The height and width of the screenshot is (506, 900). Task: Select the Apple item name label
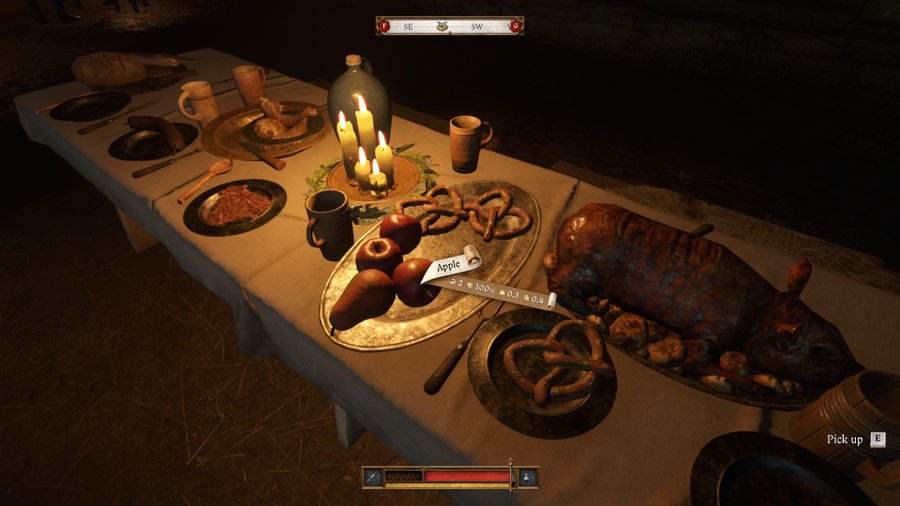click(449, 264)
